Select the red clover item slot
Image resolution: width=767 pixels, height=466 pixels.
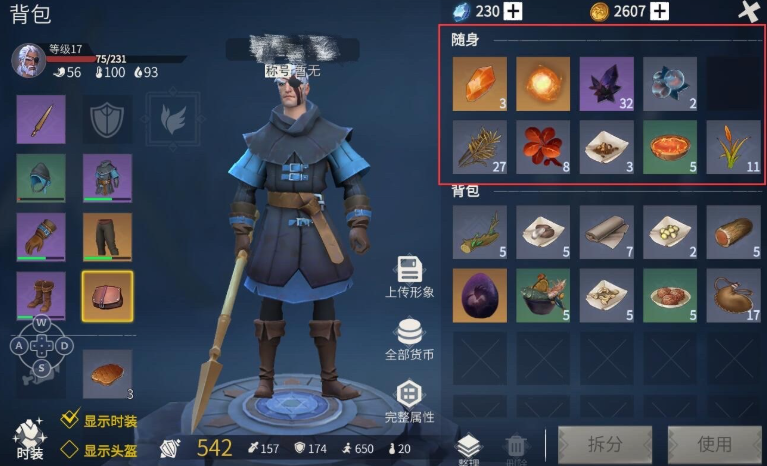coord(543,147)
